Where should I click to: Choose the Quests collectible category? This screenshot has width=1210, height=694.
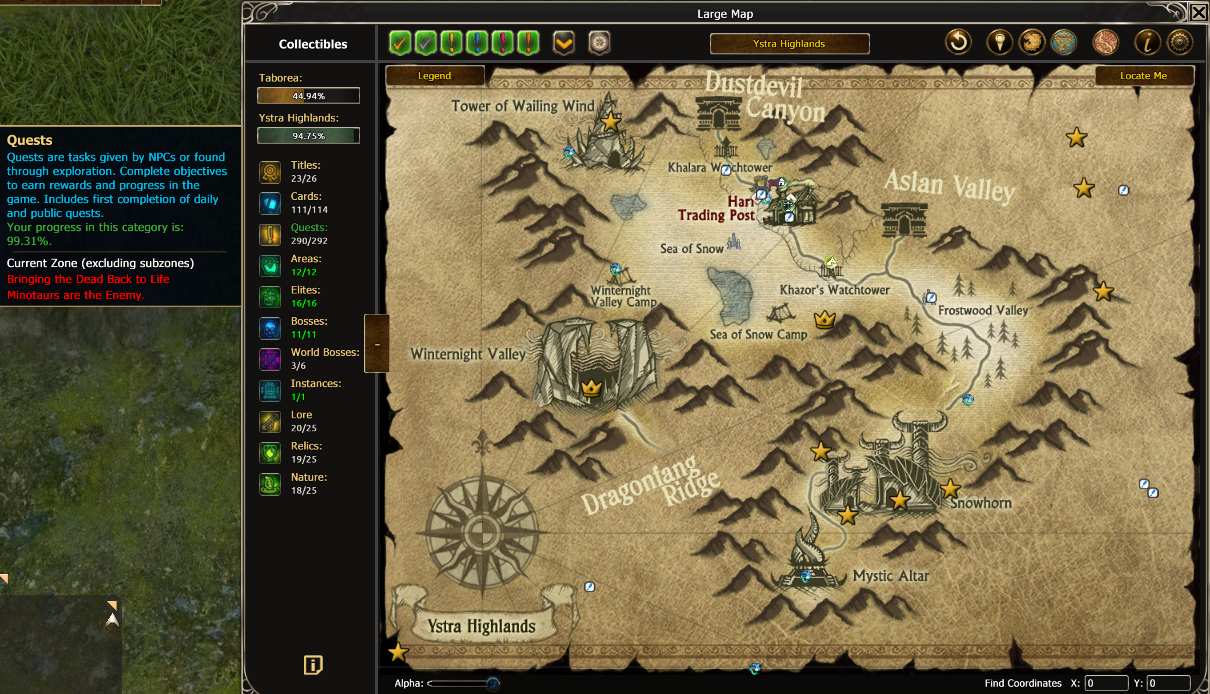(270, 234)
